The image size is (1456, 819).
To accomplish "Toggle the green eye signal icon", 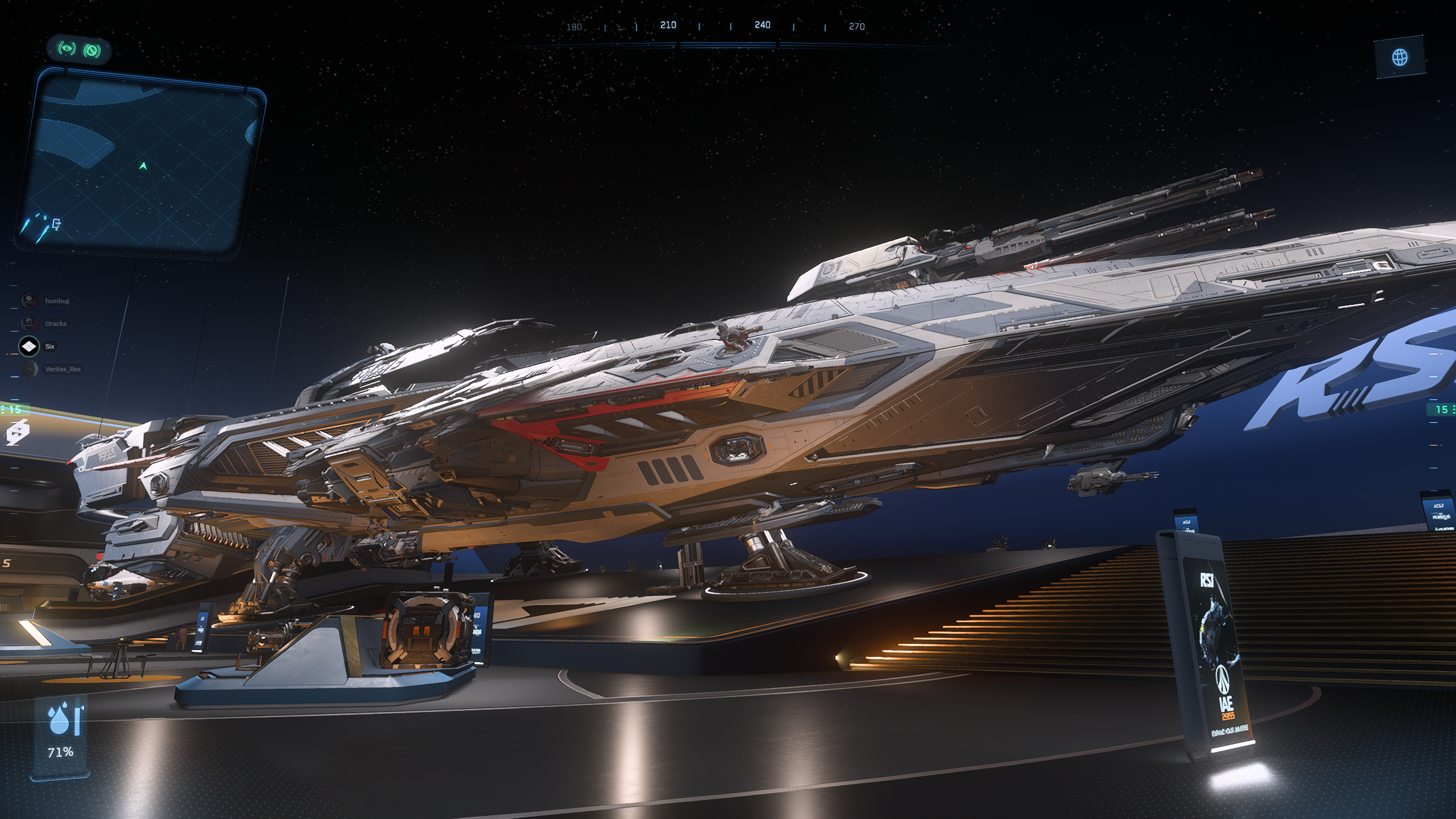I will click(x=67, y=49).
